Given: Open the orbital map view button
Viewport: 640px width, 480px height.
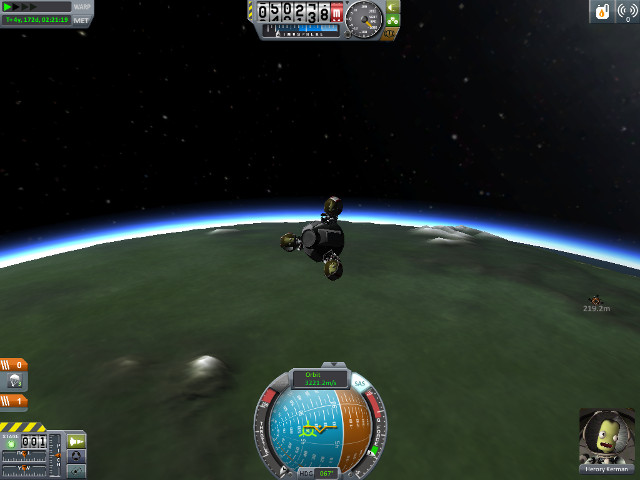Looking at the screenshot, I should pyautogui.click(x=77, y=470).
